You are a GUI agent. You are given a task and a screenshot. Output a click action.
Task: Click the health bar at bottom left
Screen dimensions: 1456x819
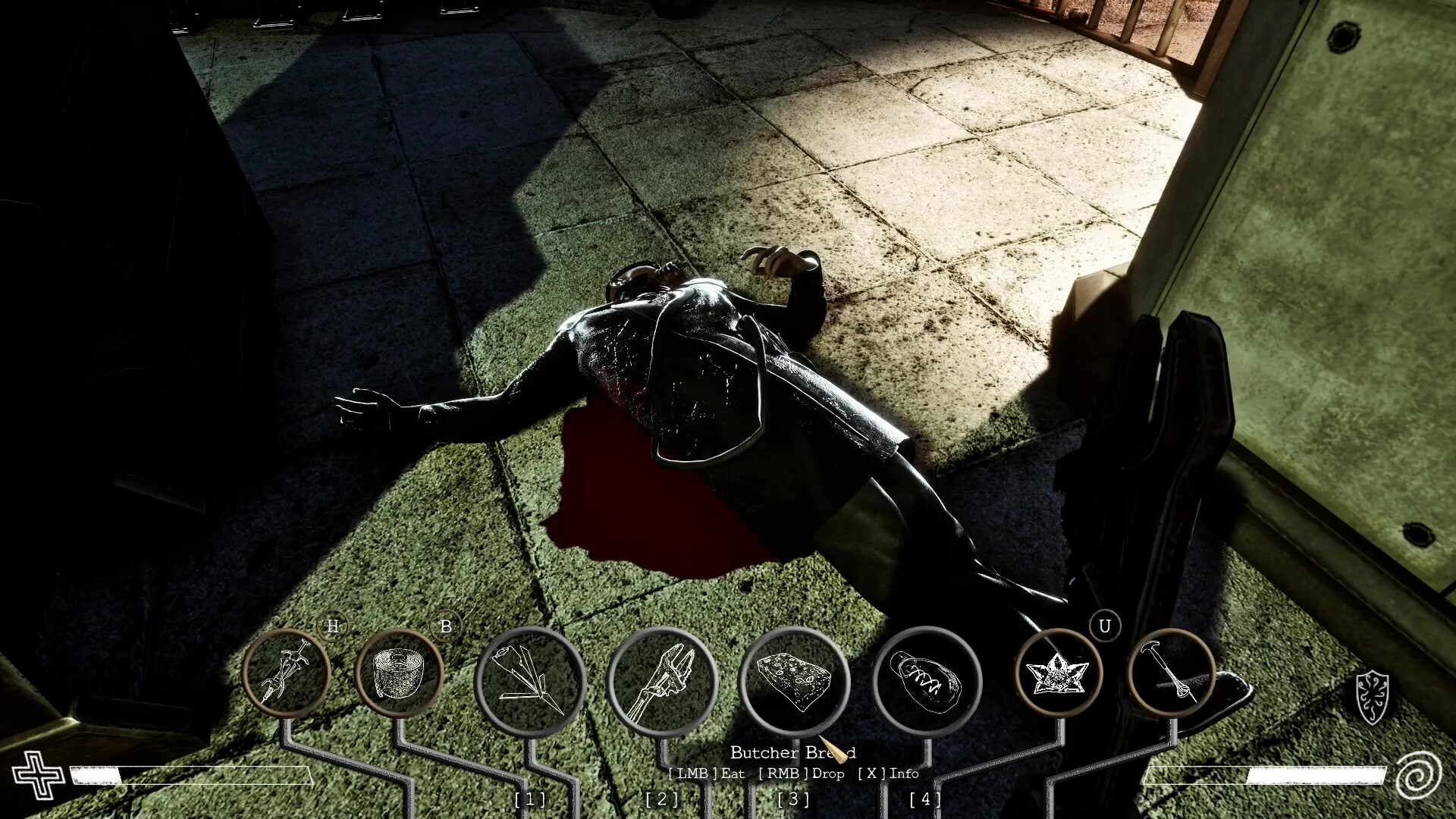tap(190, 776)
